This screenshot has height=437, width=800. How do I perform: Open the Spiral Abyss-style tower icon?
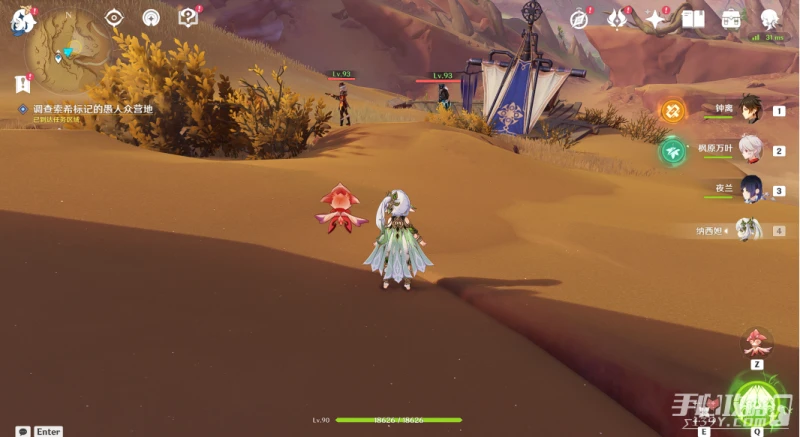(x=151, y=17)
